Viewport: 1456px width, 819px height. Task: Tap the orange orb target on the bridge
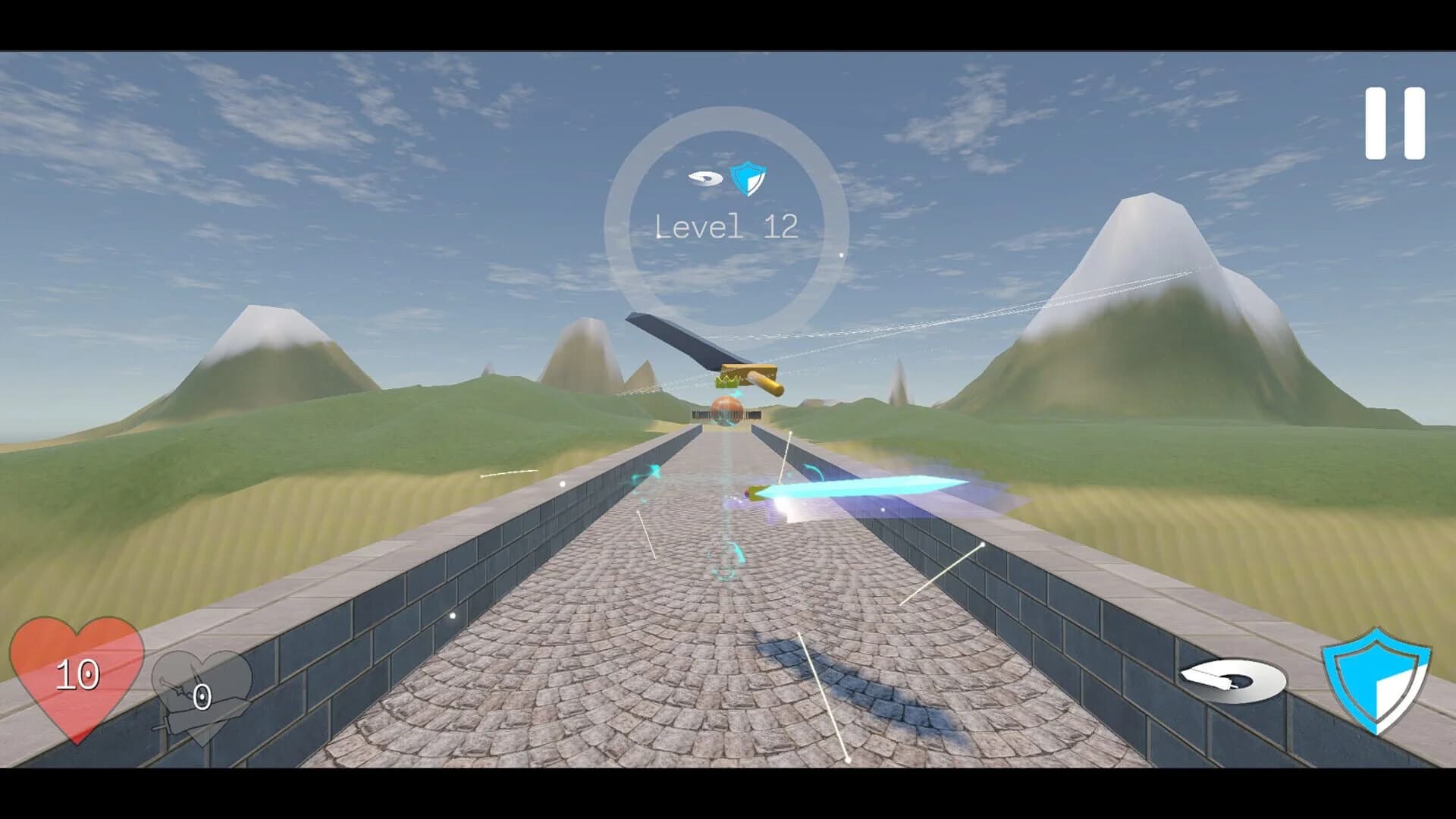click(x=726, y=413)
